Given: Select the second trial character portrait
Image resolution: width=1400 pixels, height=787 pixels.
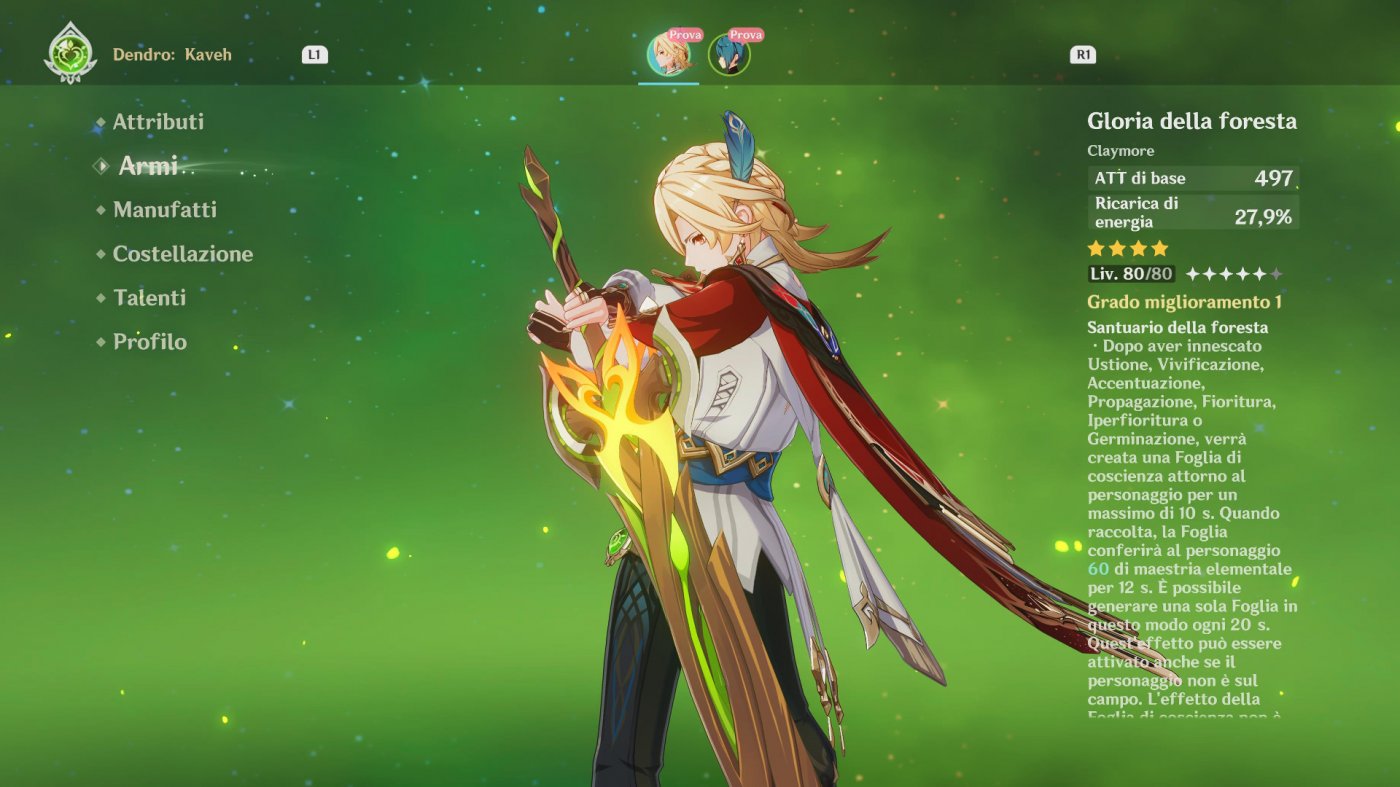Looking at the screenshot, I should 730,57.
